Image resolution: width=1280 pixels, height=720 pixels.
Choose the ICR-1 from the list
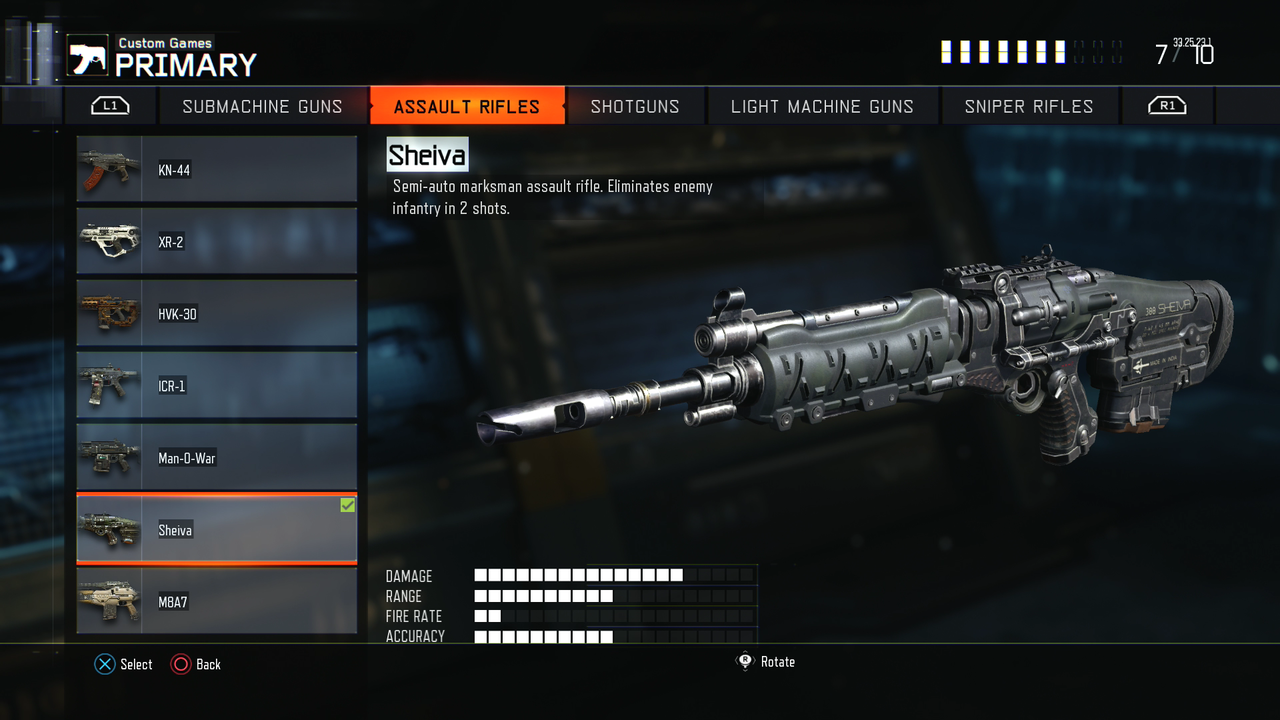pos(217,386)
